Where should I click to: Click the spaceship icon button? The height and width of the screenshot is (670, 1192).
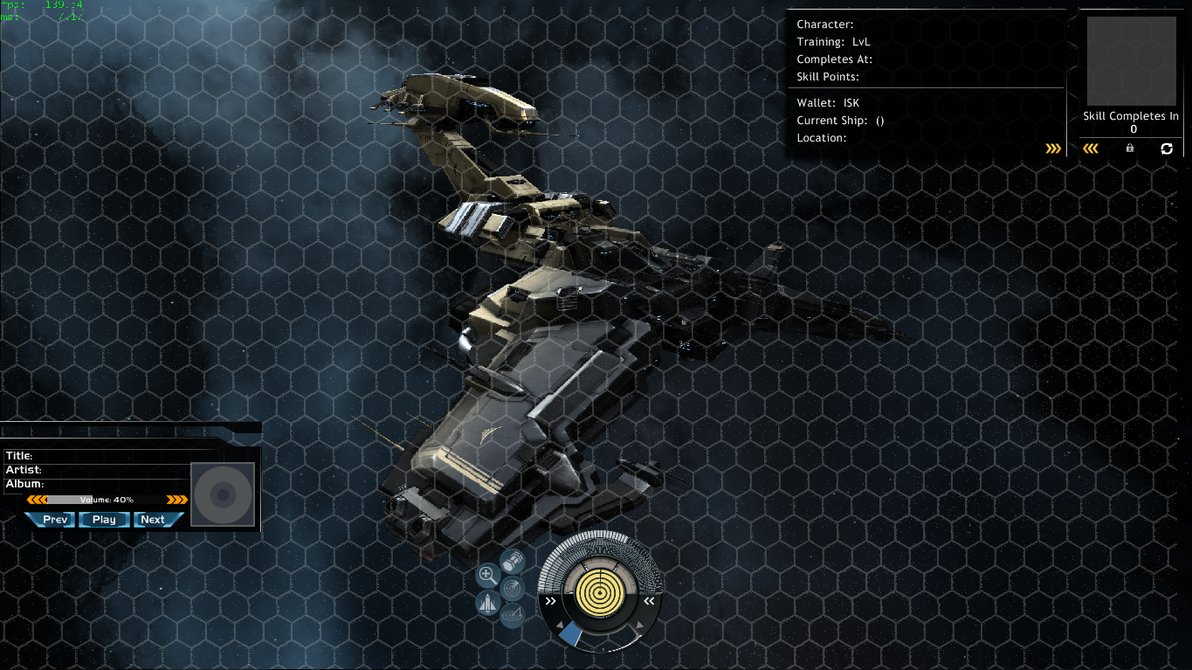click(x=488, y=603)
